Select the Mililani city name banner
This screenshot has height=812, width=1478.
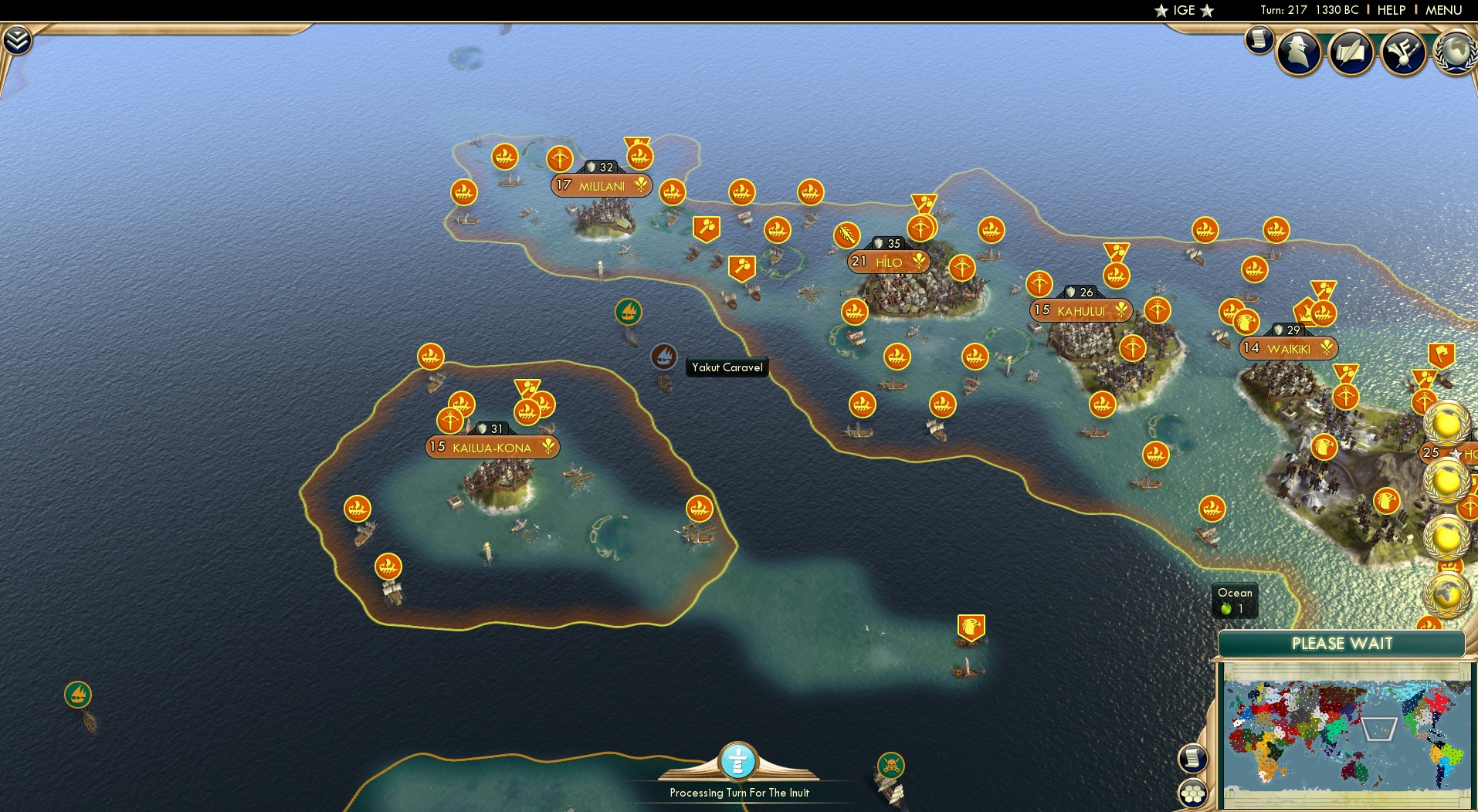tap(602, 185)
